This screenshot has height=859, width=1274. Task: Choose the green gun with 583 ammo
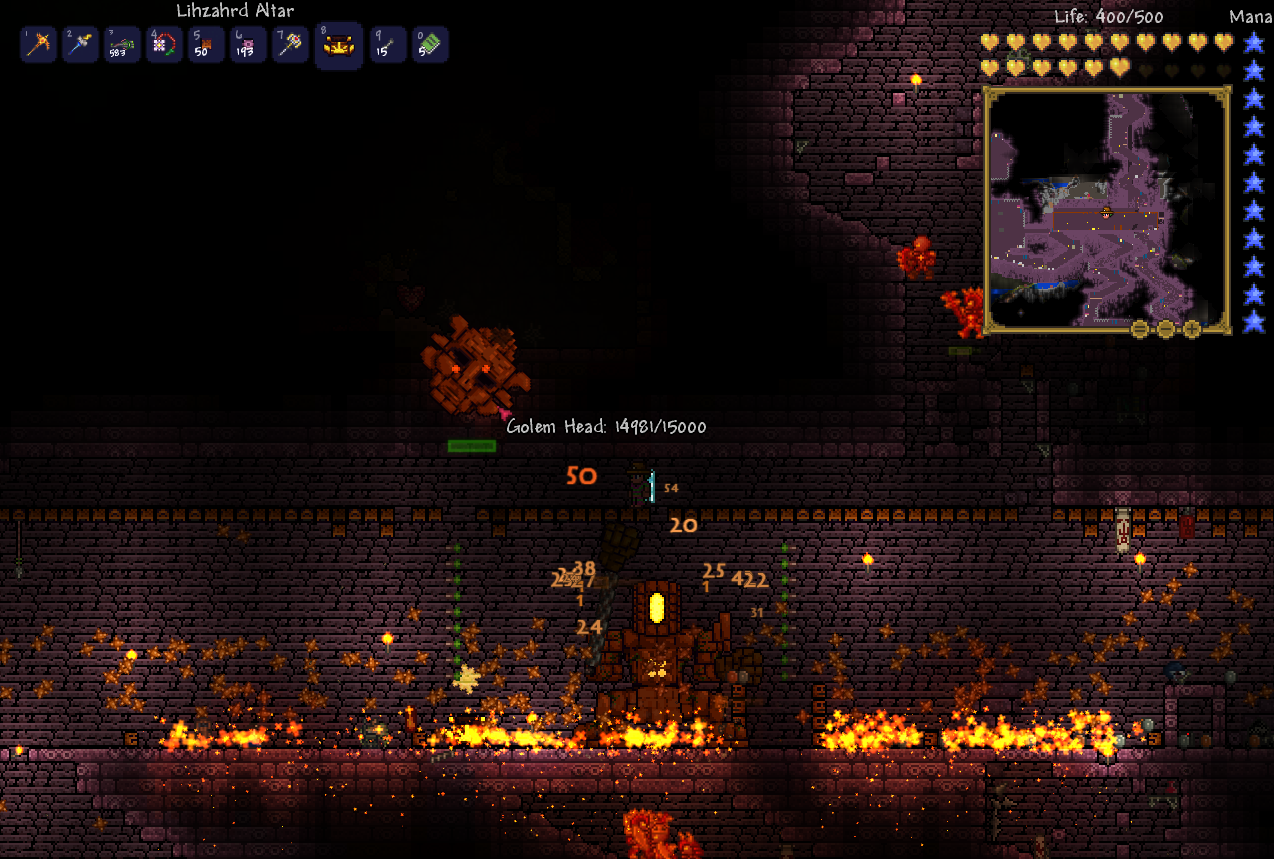coord(122,45)
